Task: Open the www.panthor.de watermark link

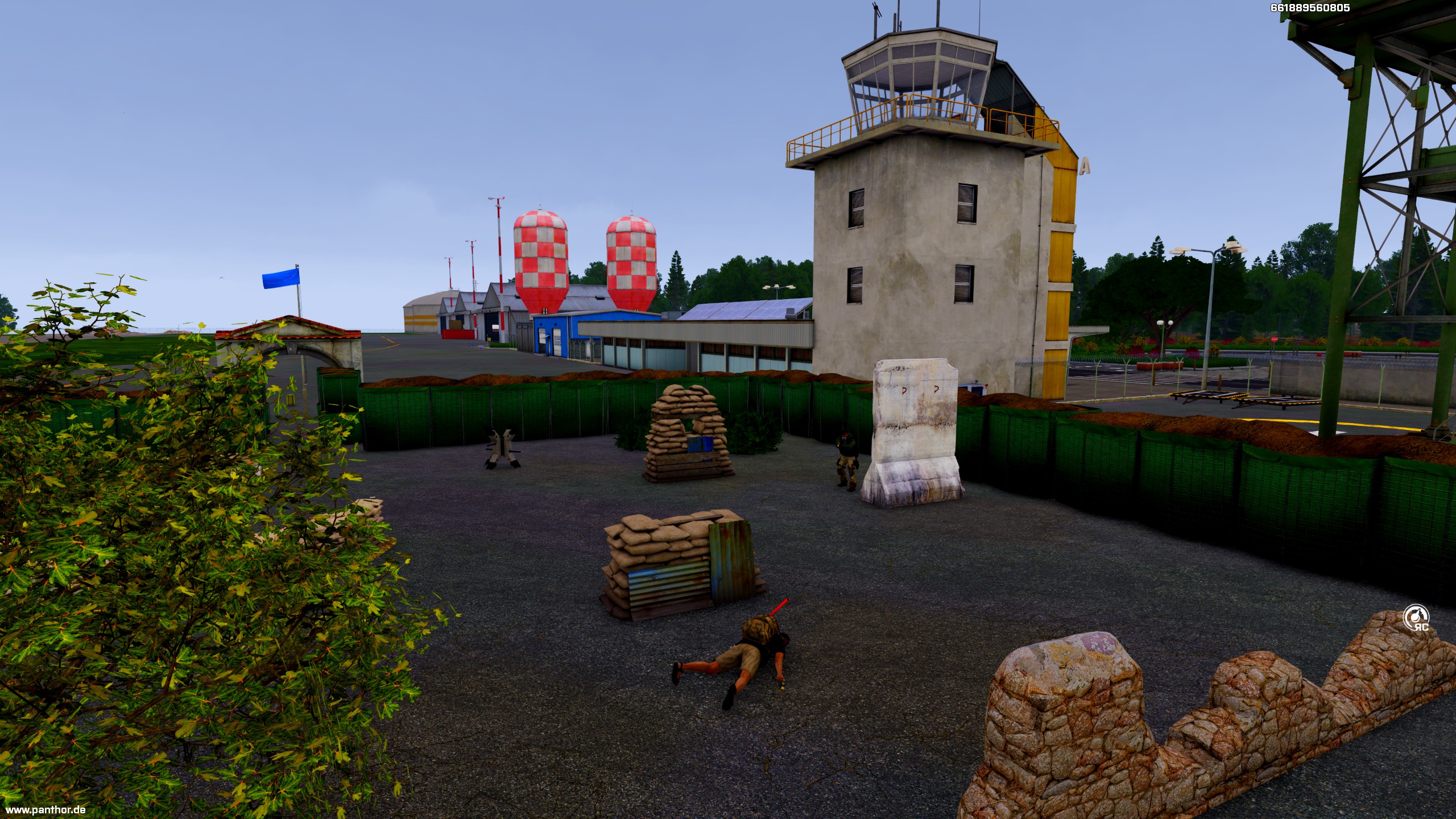Action: click(x=45, y=810)
